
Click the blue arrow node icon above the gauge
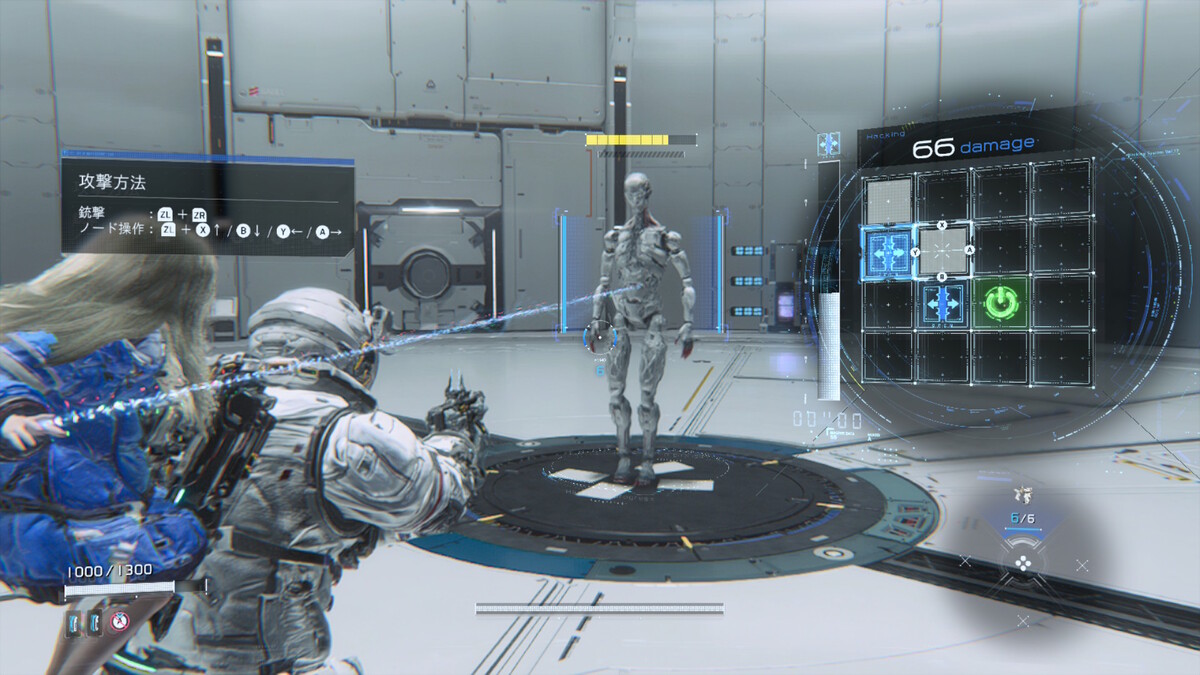[828, 145]
